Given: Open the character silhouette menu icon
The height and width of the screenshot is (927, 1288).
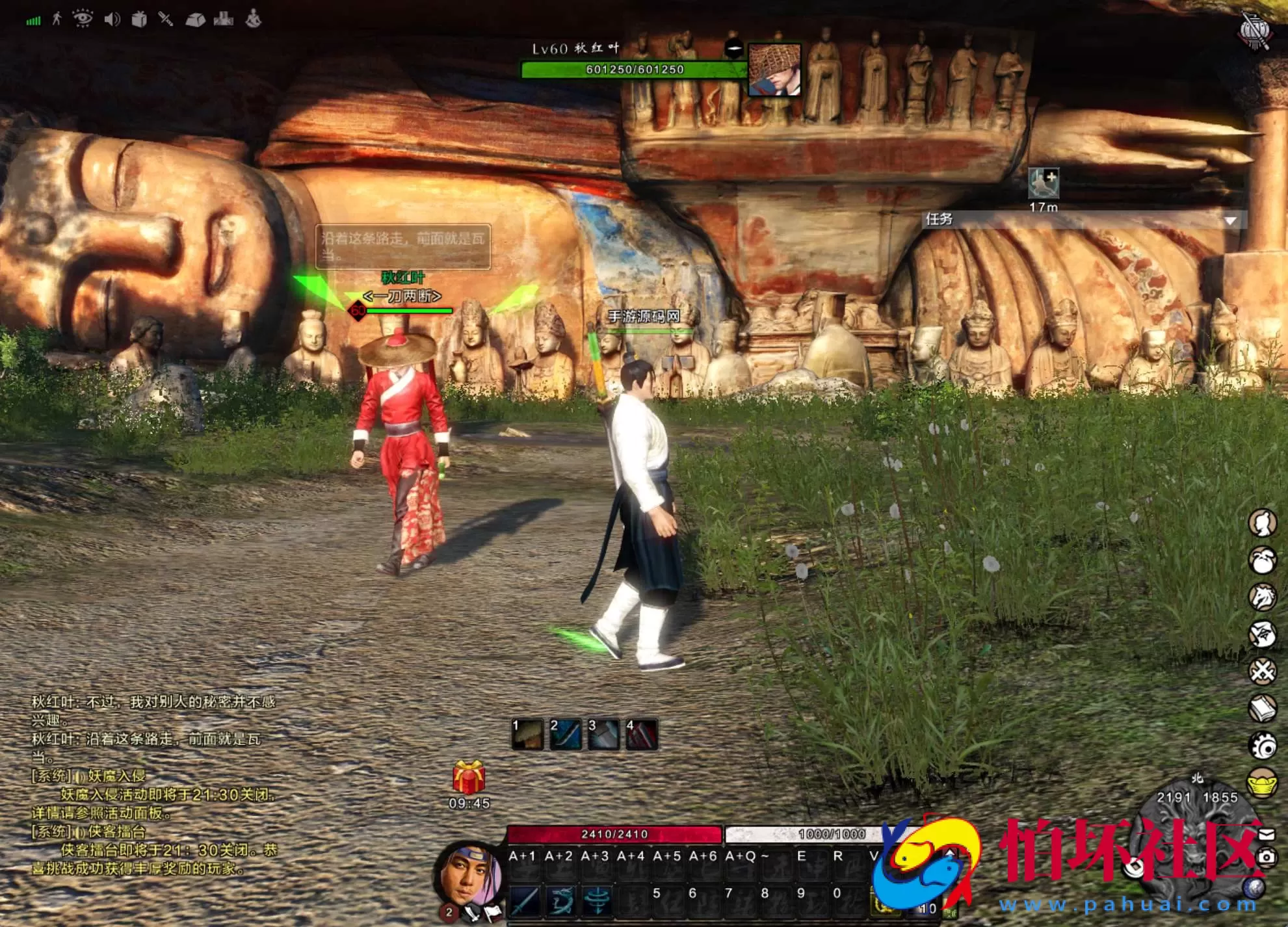Looking at the screenshot, I should pyautogui.click(x=1263, y=523).
